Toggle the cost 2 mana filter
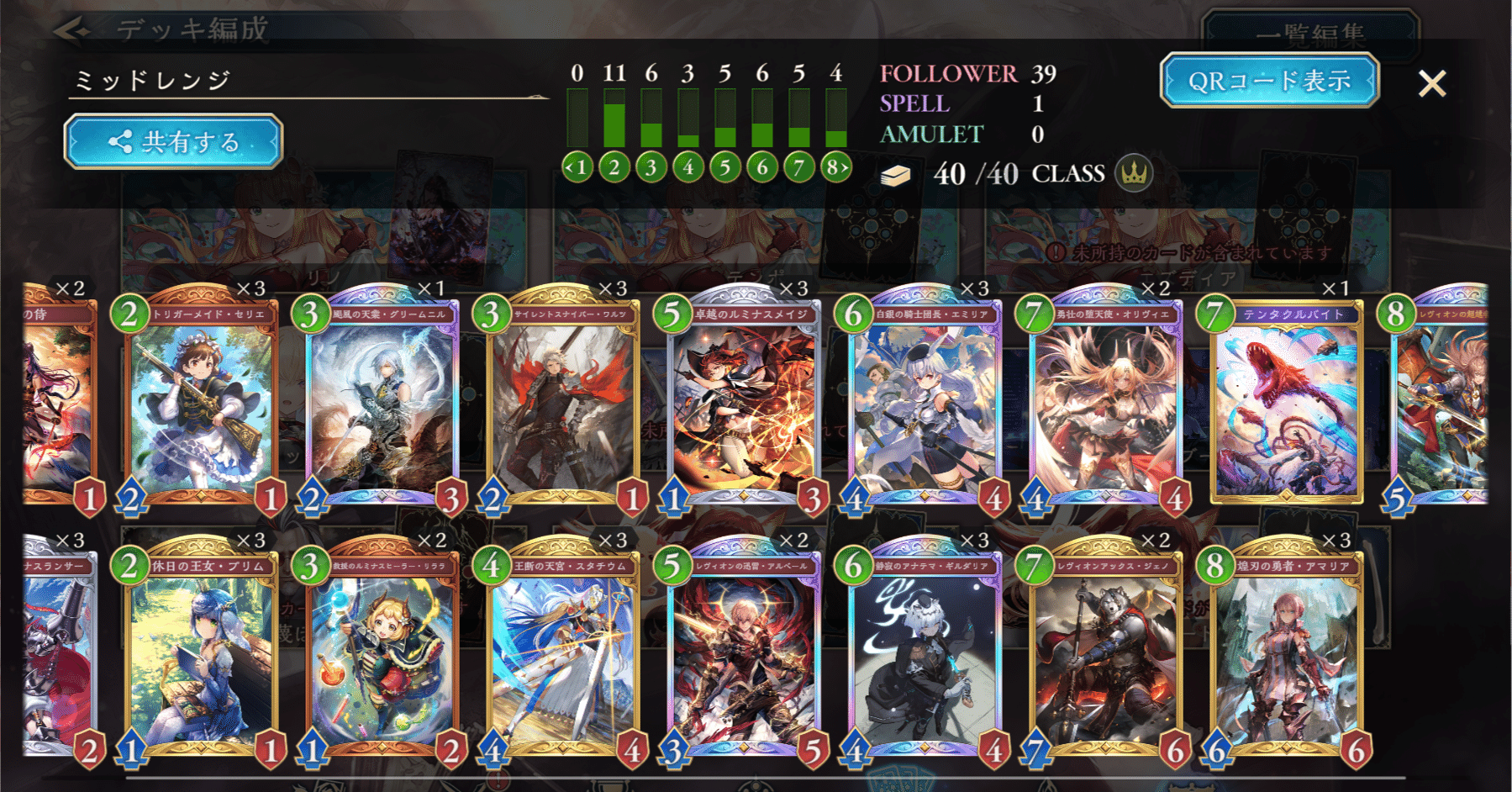 [x=614, y=166]
